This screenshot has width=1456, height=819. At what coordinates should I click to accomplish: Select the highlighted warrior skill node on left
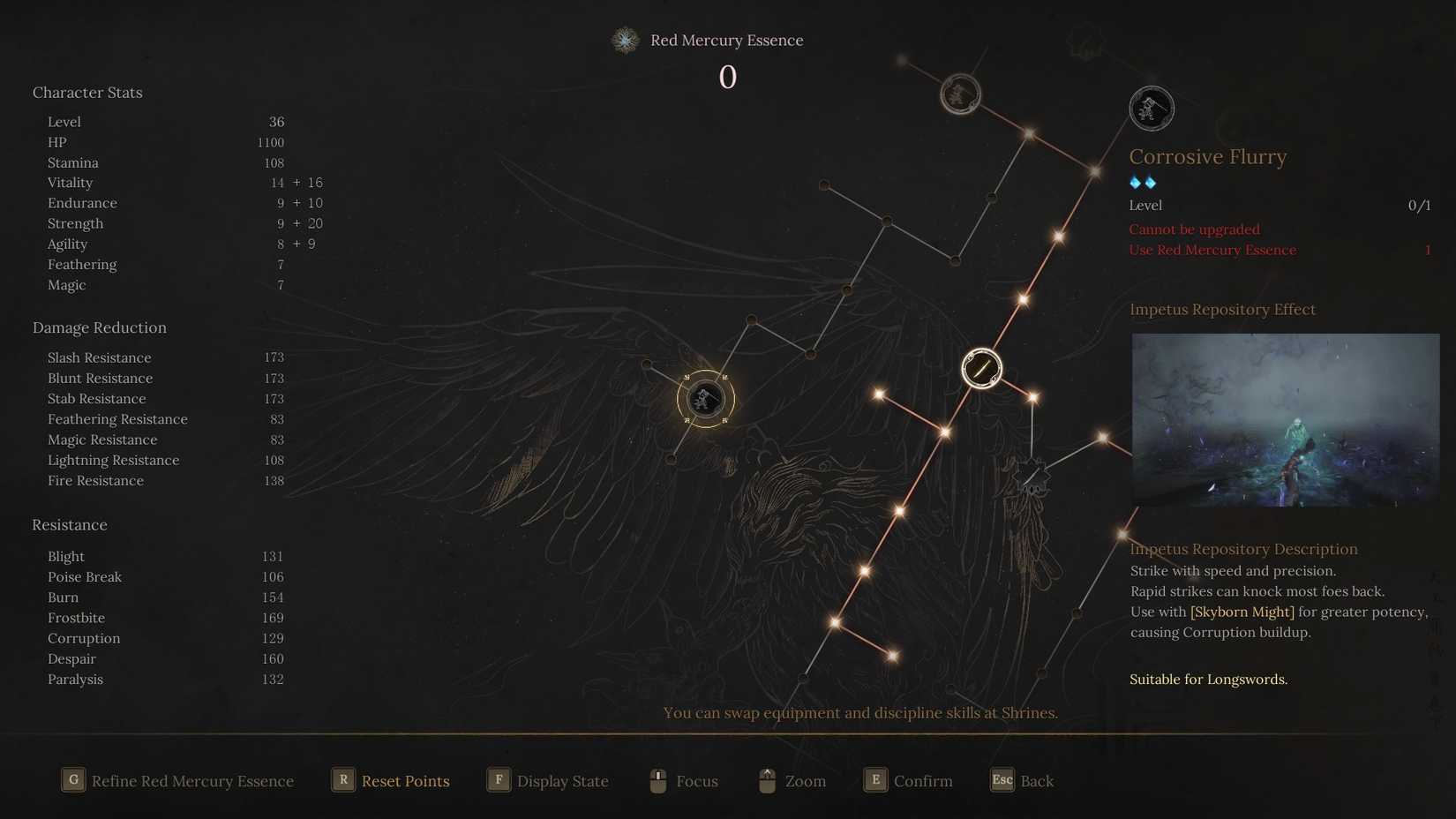pyautogui.click(x=704, y=399)
